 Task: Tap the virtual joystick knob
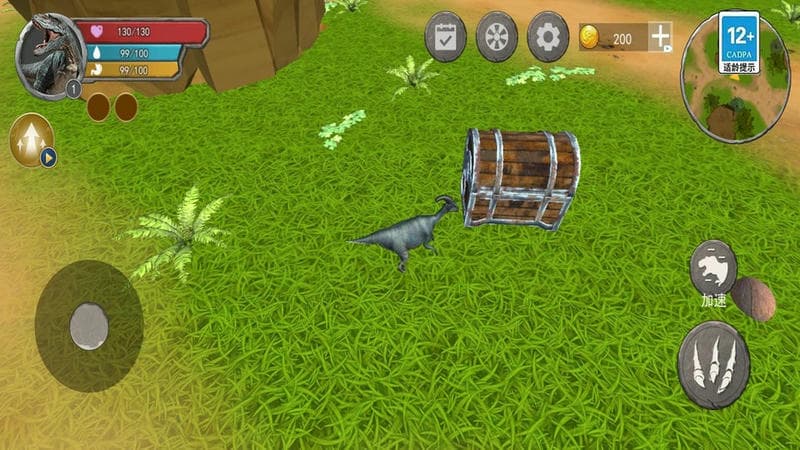[89, 326]
